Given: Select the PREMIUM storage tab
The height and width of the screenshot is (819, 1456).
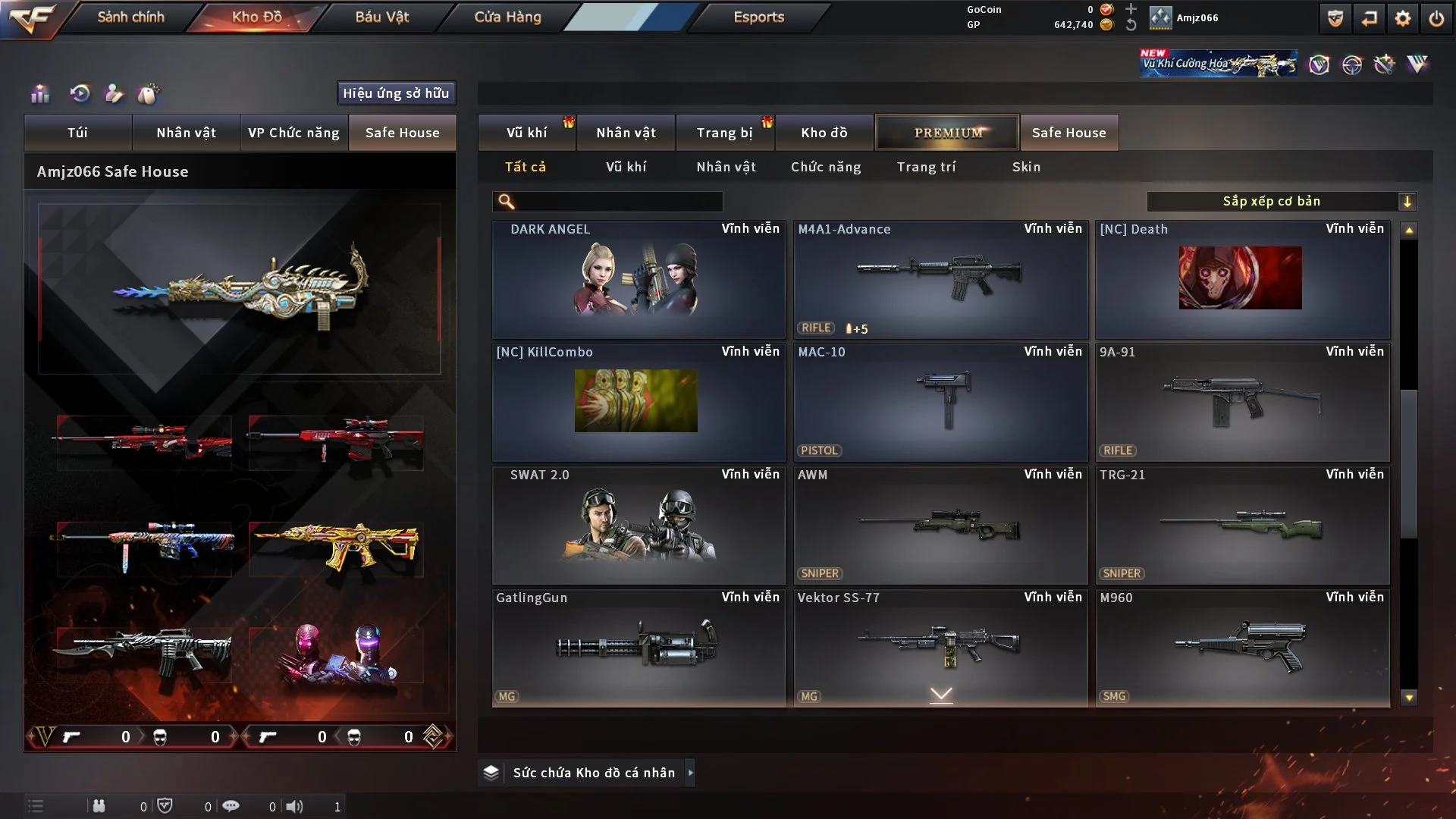Looking at the screenshot, I should (x=947, y=133).
